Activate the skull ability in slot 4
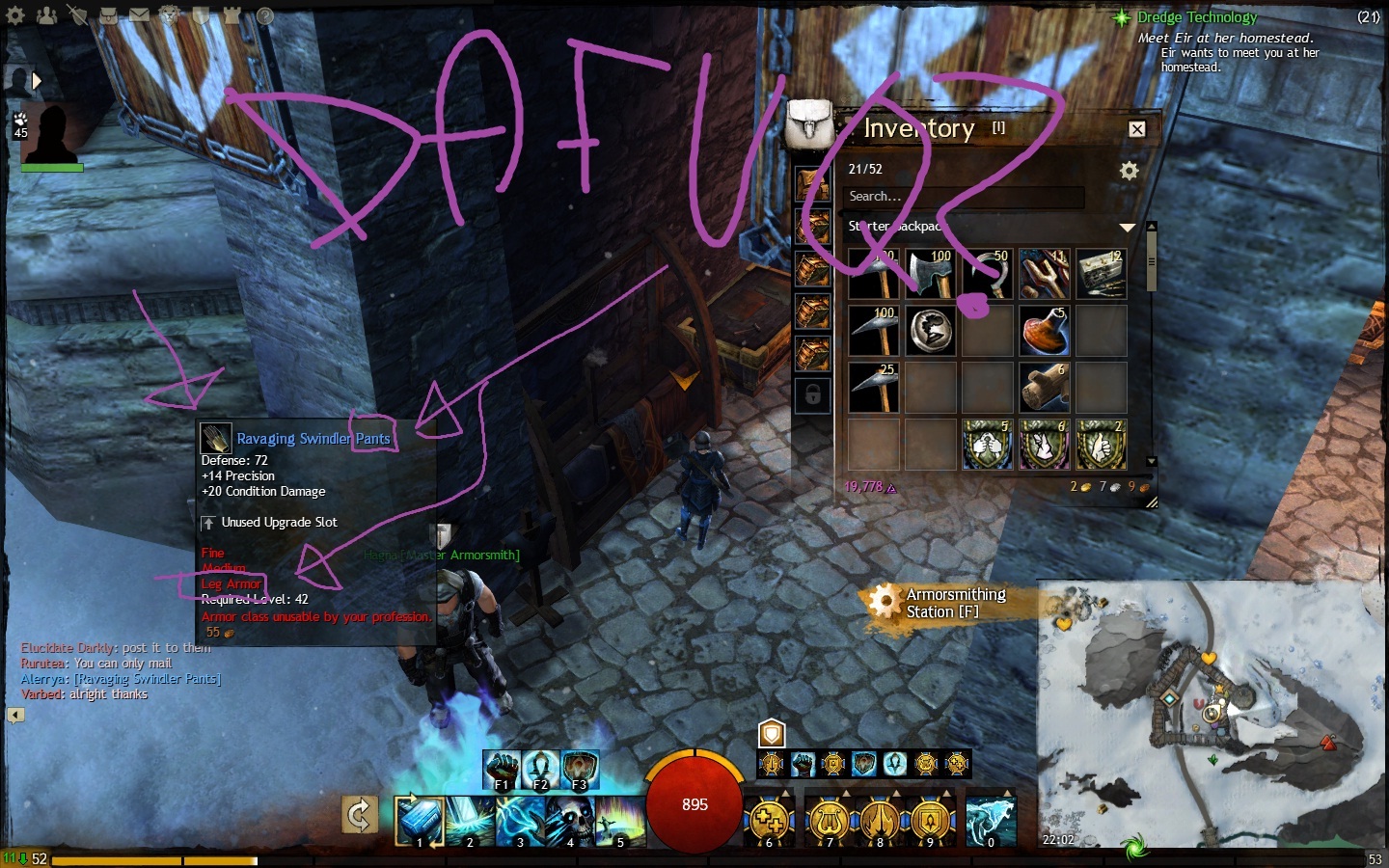 pos(569,820)
